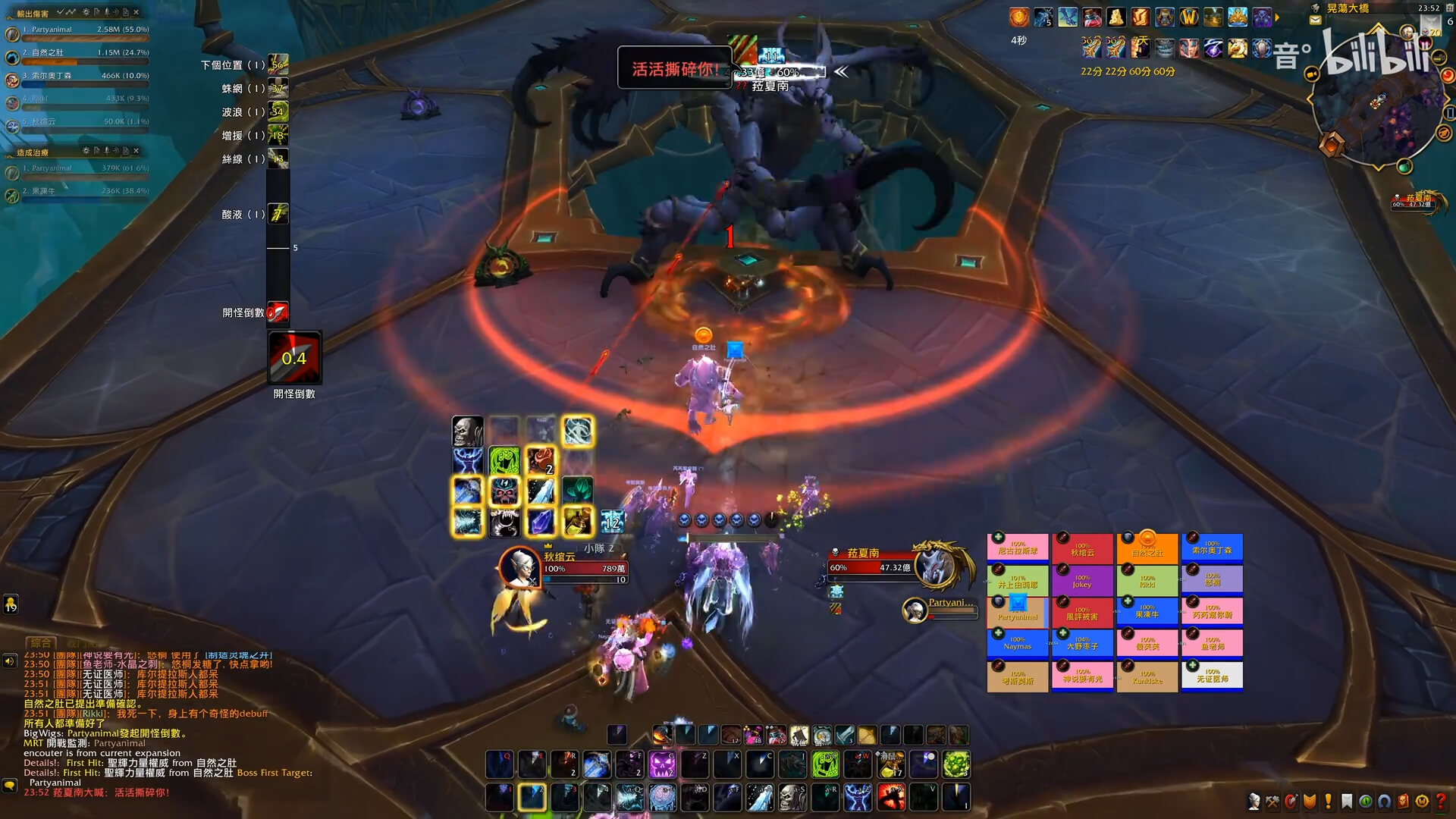This screenshot has width=1456, height=819.
Task: Select the Kunkiske raid frame
Action: point(1147,676)
